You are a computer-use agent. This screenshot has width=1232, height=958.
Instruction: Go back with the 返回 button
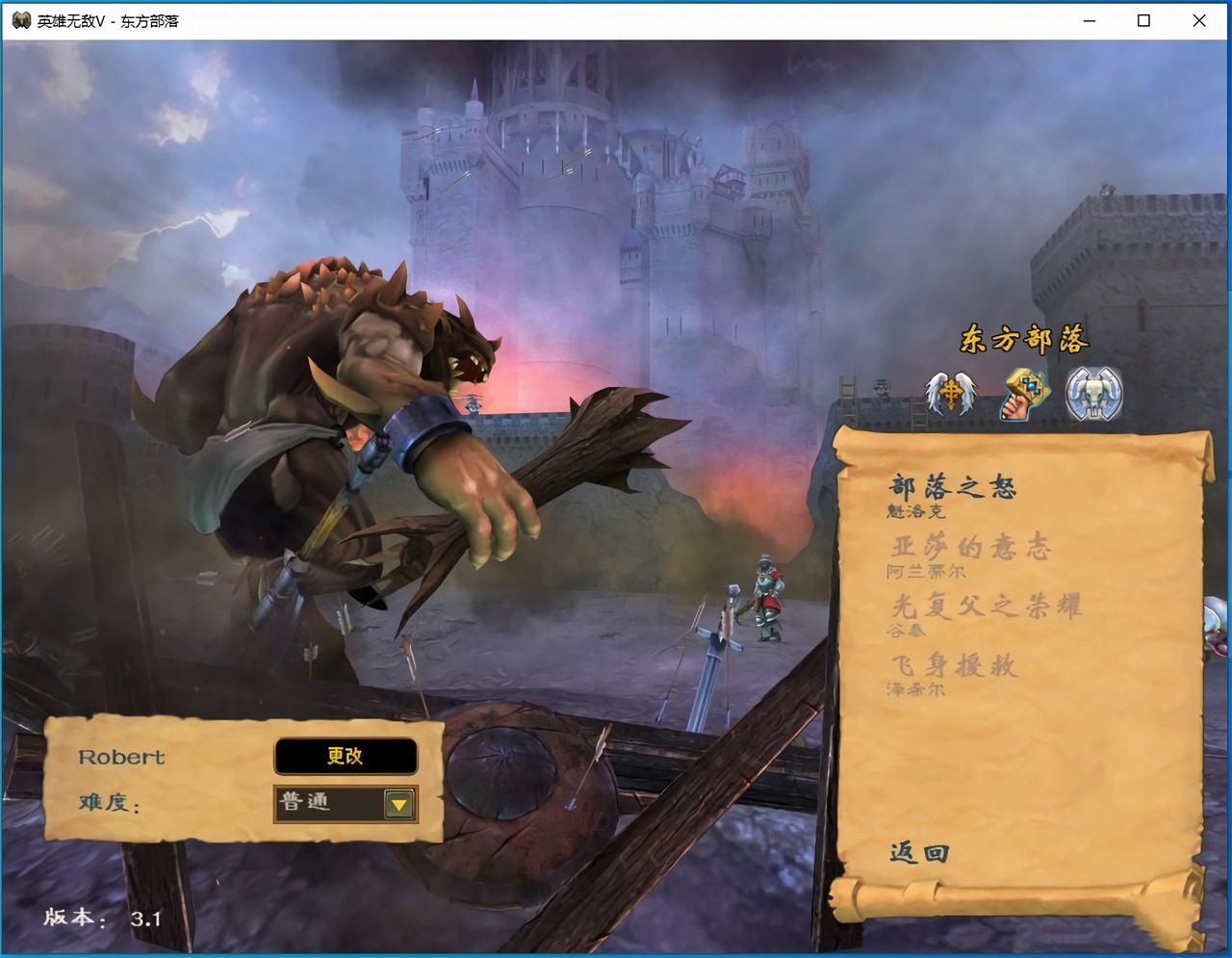pyautogui.click(x=919, y=853)
